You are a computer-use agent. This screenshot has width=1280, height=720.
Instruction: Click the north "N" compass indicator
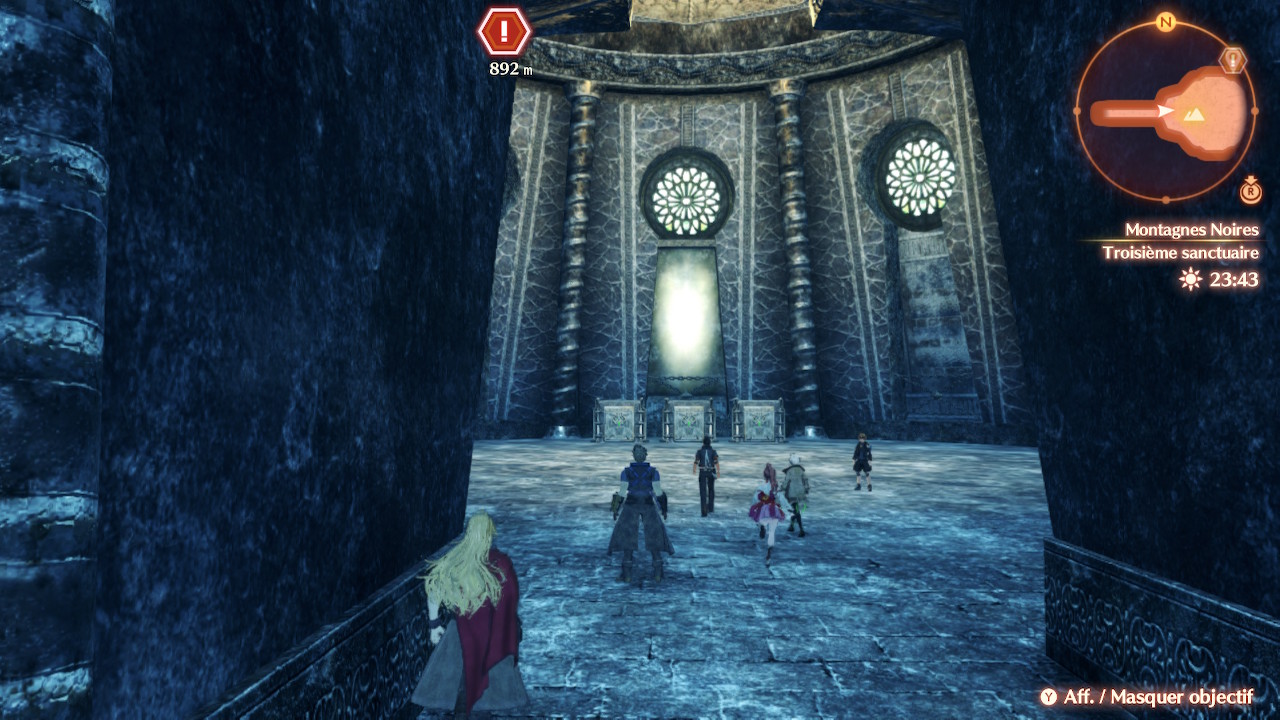pos(1165,22)
